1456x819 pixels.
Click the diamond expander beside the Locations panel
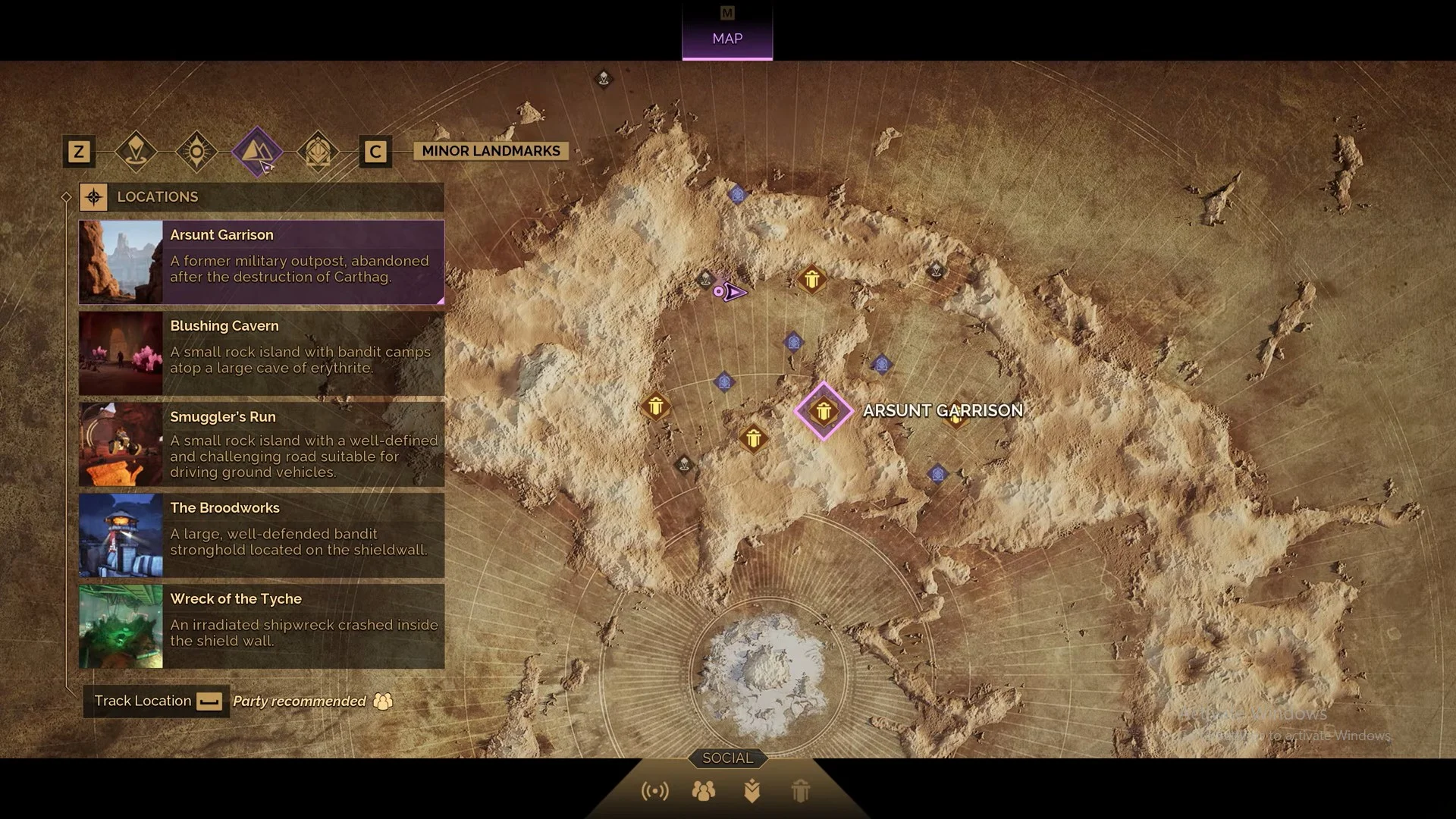(67, 196)
